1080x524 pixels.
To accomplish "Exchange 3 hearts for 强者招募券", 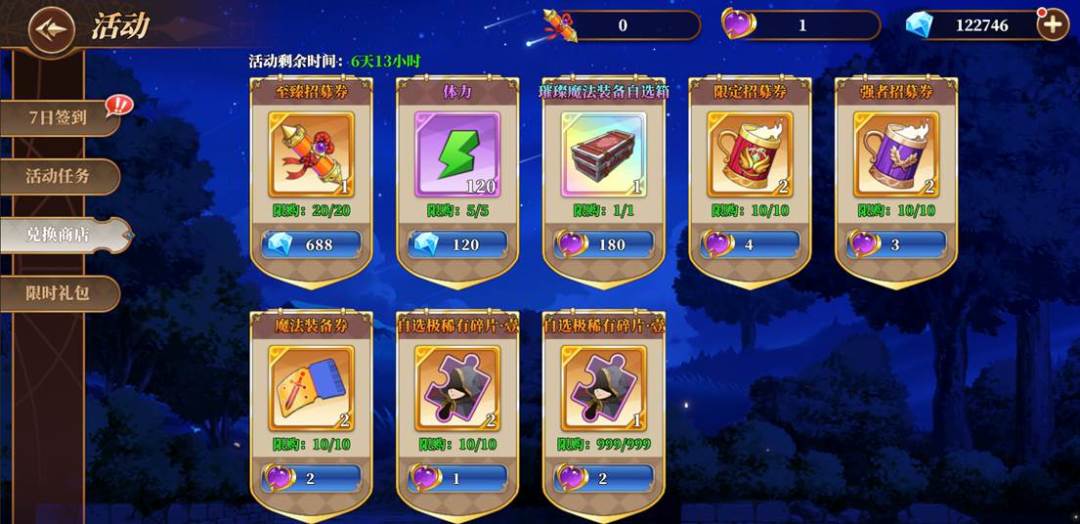I will [x=897, y=244].
